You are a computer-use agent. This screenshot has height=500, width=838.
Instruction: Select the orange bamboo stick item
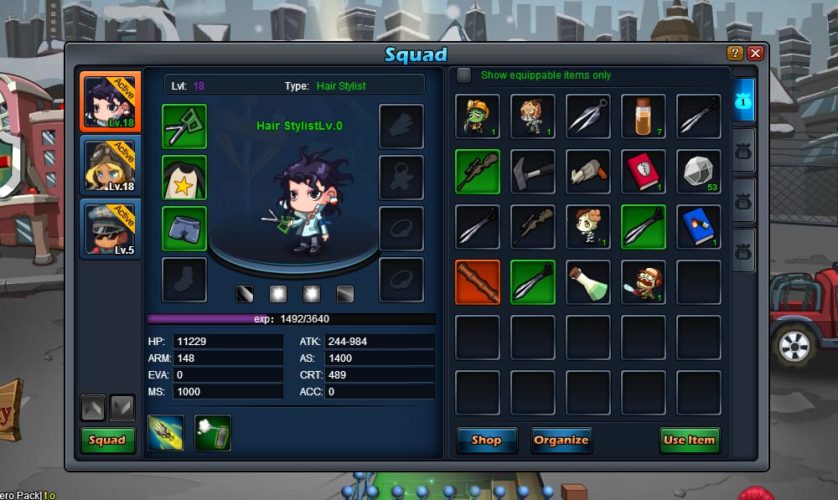[477, 282]
